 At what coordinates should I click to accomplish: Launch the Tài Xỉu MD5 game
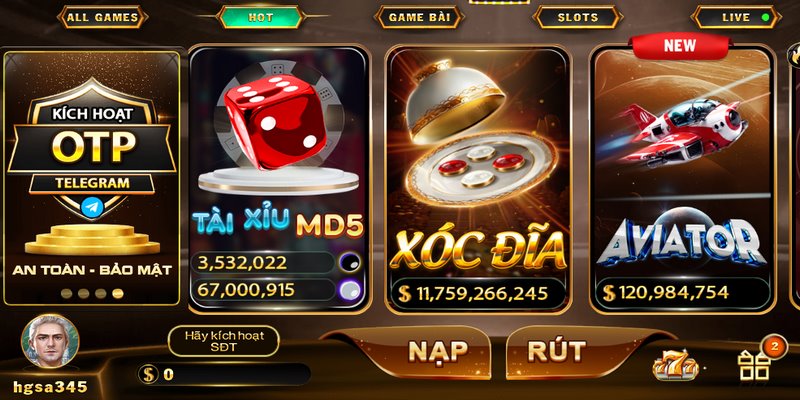278,175
